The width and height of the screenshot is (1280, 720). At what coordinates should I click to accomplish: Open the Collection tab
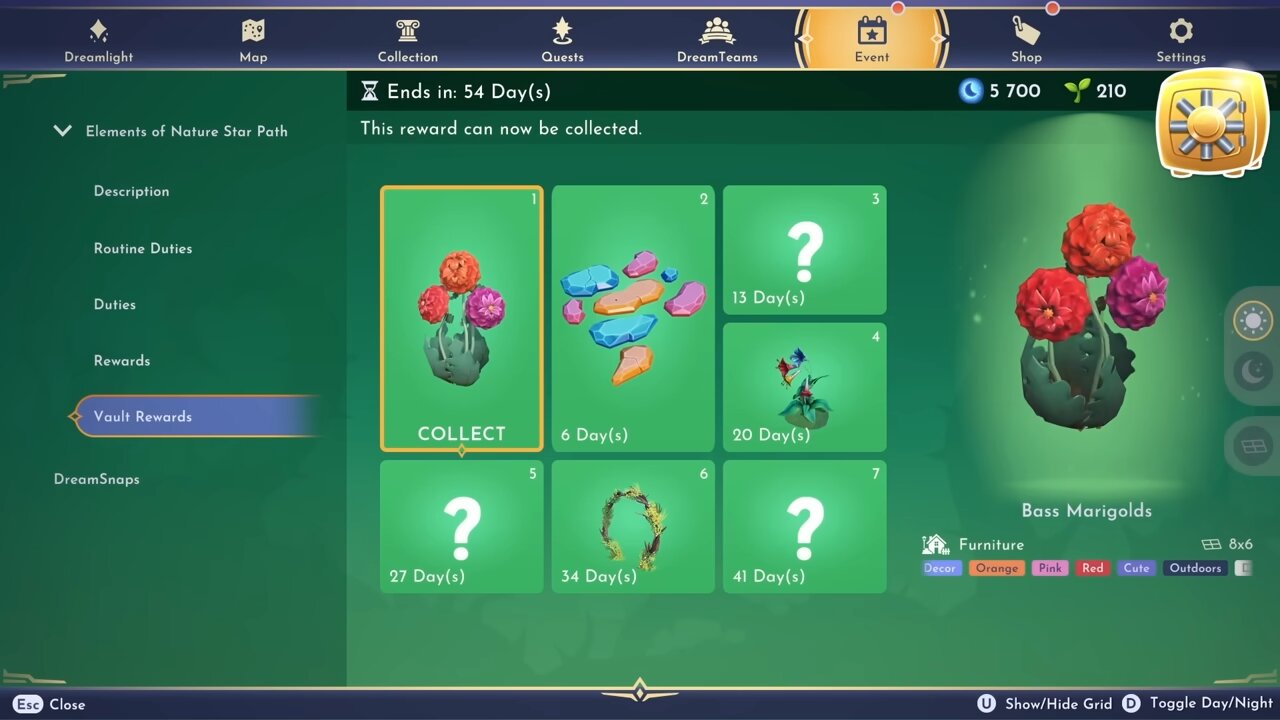(x=408, y=41)
